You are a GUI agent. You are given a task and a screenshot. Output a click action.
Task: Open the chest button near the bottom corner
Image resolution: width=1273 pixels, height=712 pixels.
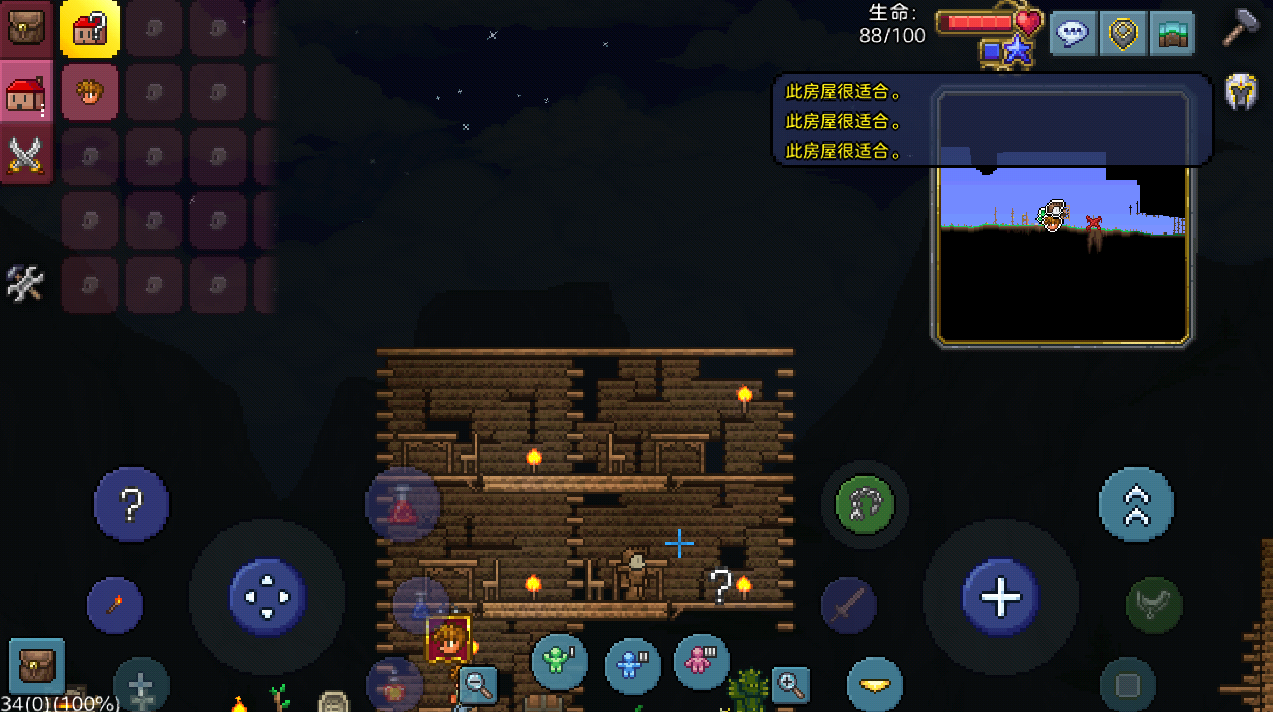tap(37, 666)
